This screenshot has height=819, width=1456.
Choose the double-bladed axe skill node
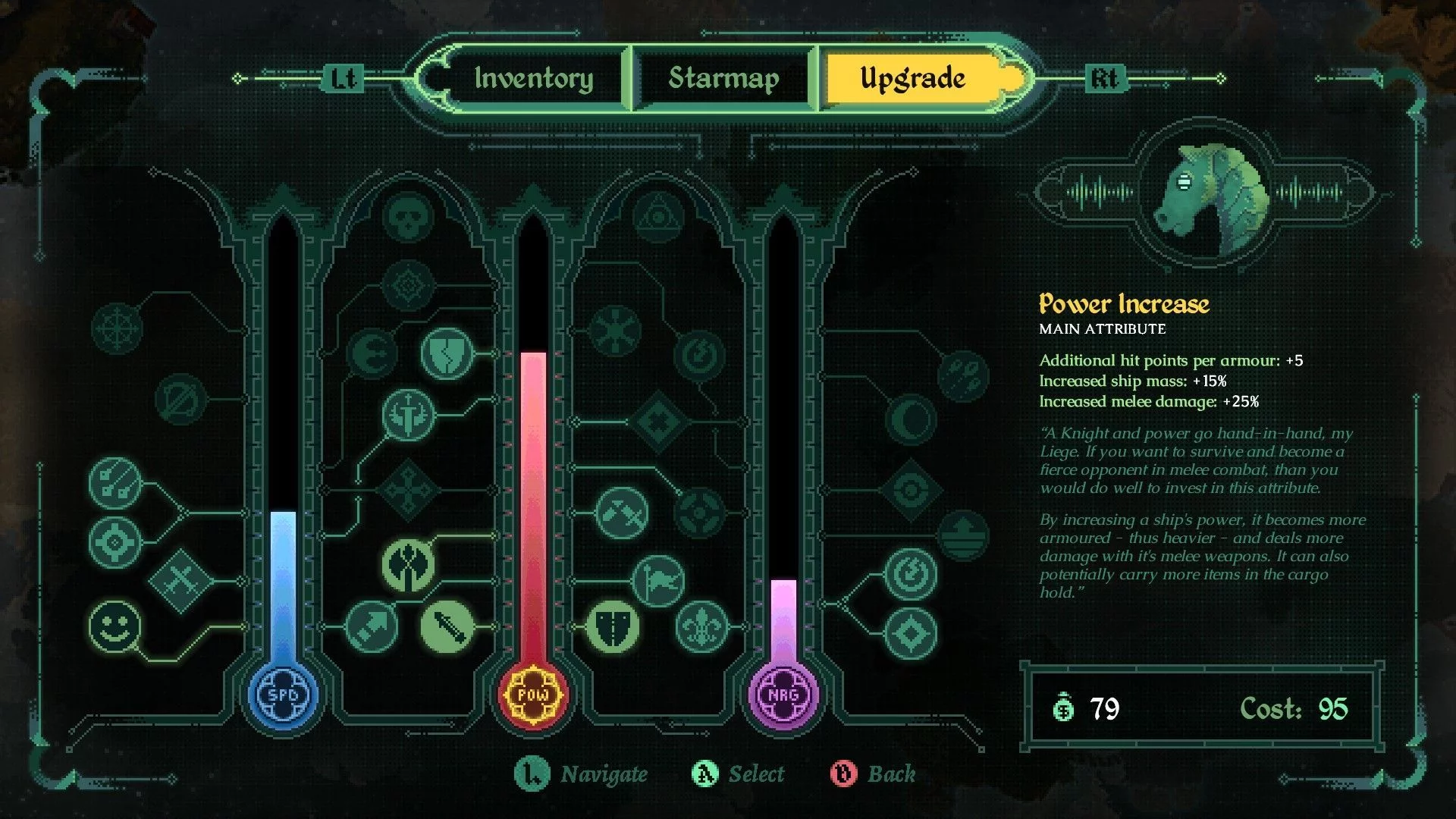coord(409,565)
